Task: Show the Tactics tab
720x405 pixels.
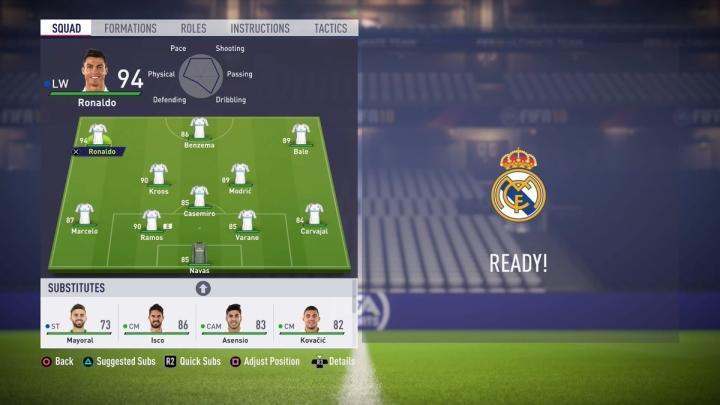Action: click(330, 28)
